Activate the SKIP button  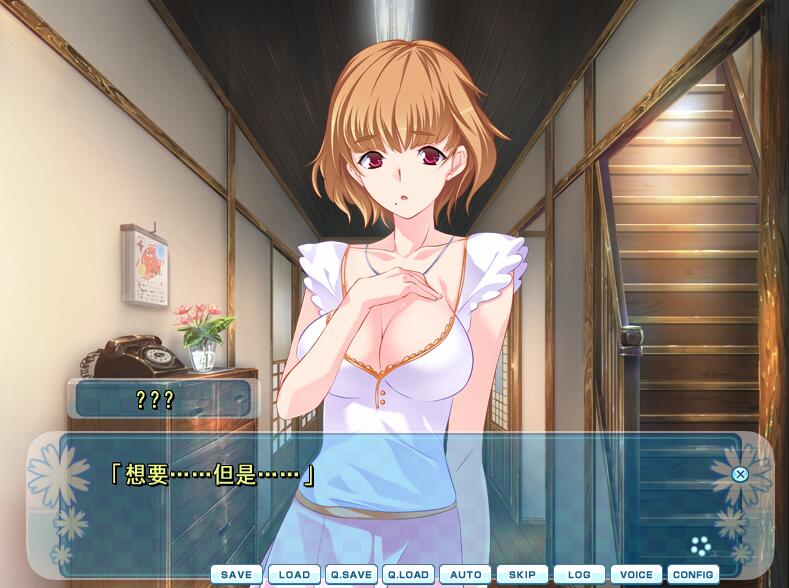pyautogui.click(x=522, y=575)
